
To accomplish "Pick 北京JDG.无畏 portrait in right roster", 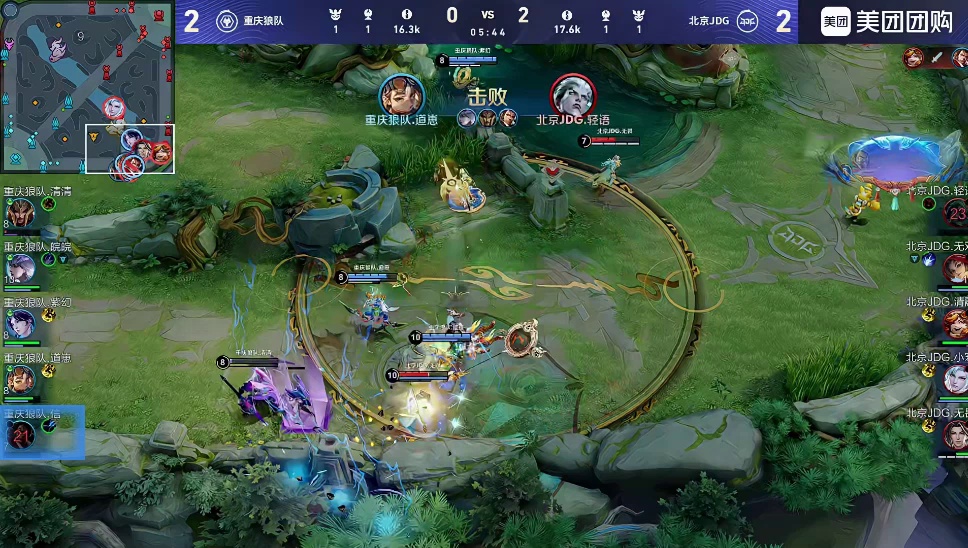I will click(955, 434).
